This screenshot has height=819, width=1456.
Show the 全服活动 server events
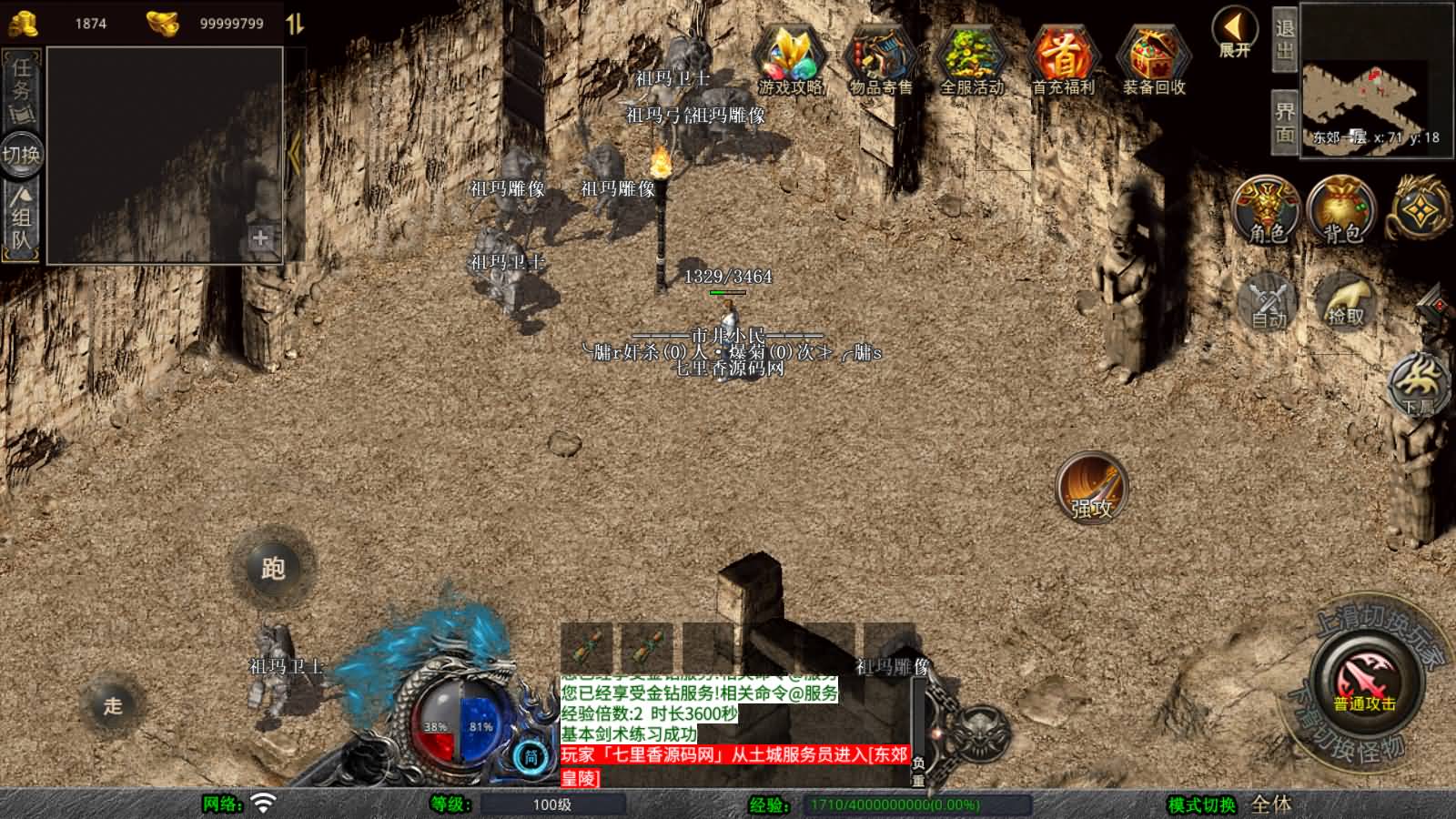tap(971, 59)
